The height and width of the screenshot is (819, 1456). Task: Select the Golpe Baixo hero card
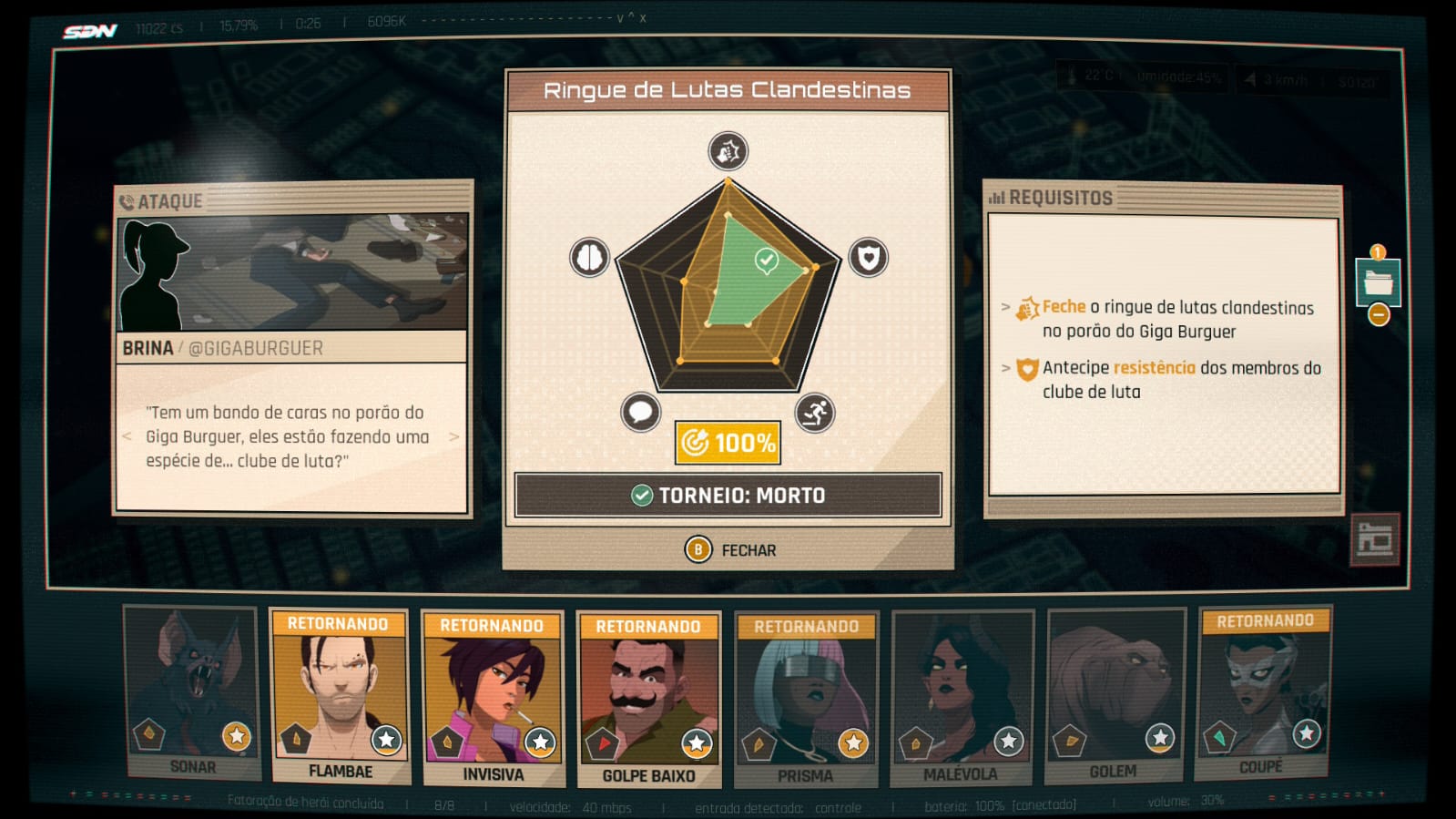tap(648, 700)
